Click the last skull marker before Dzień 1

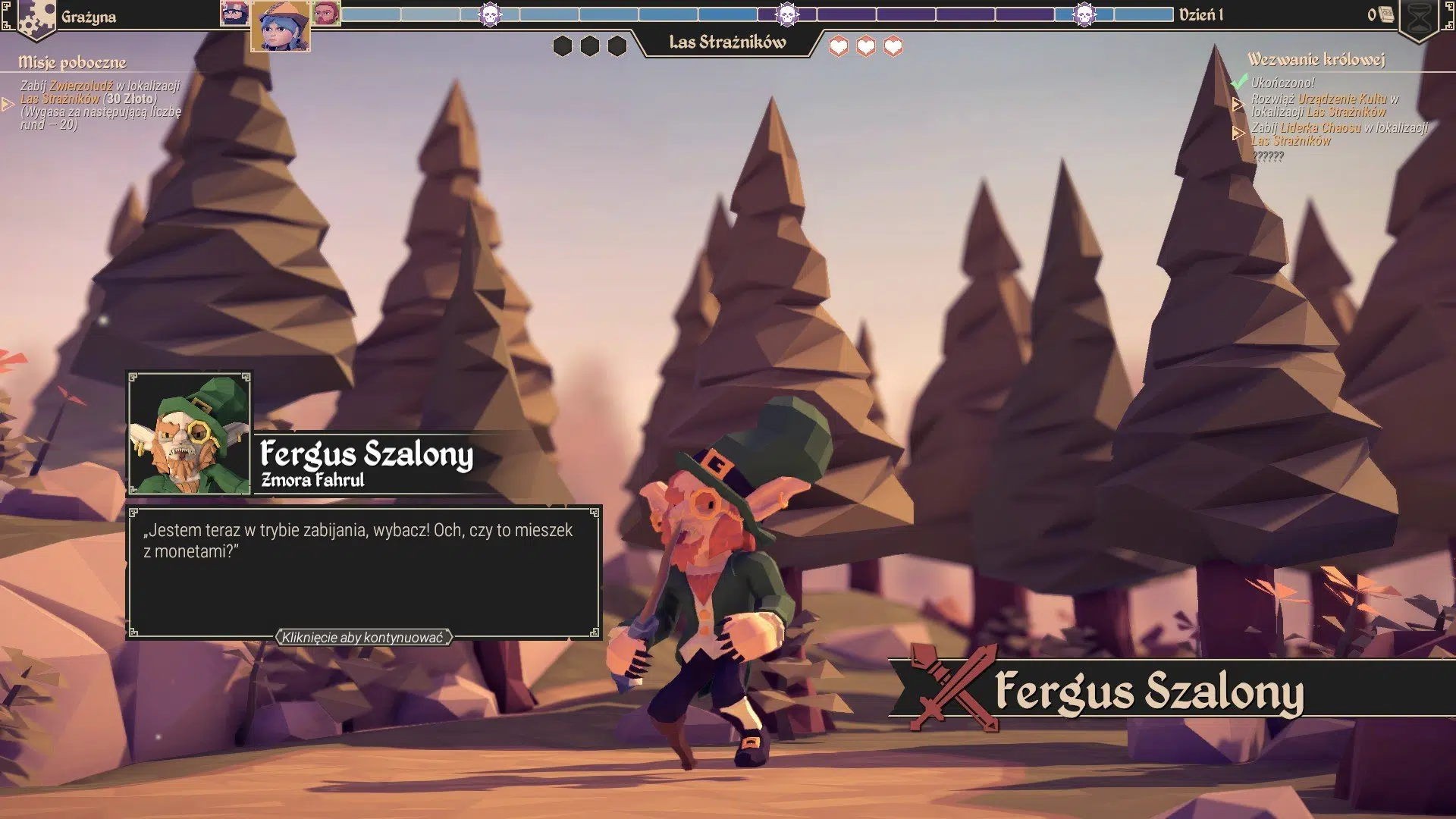[1084, 14]
